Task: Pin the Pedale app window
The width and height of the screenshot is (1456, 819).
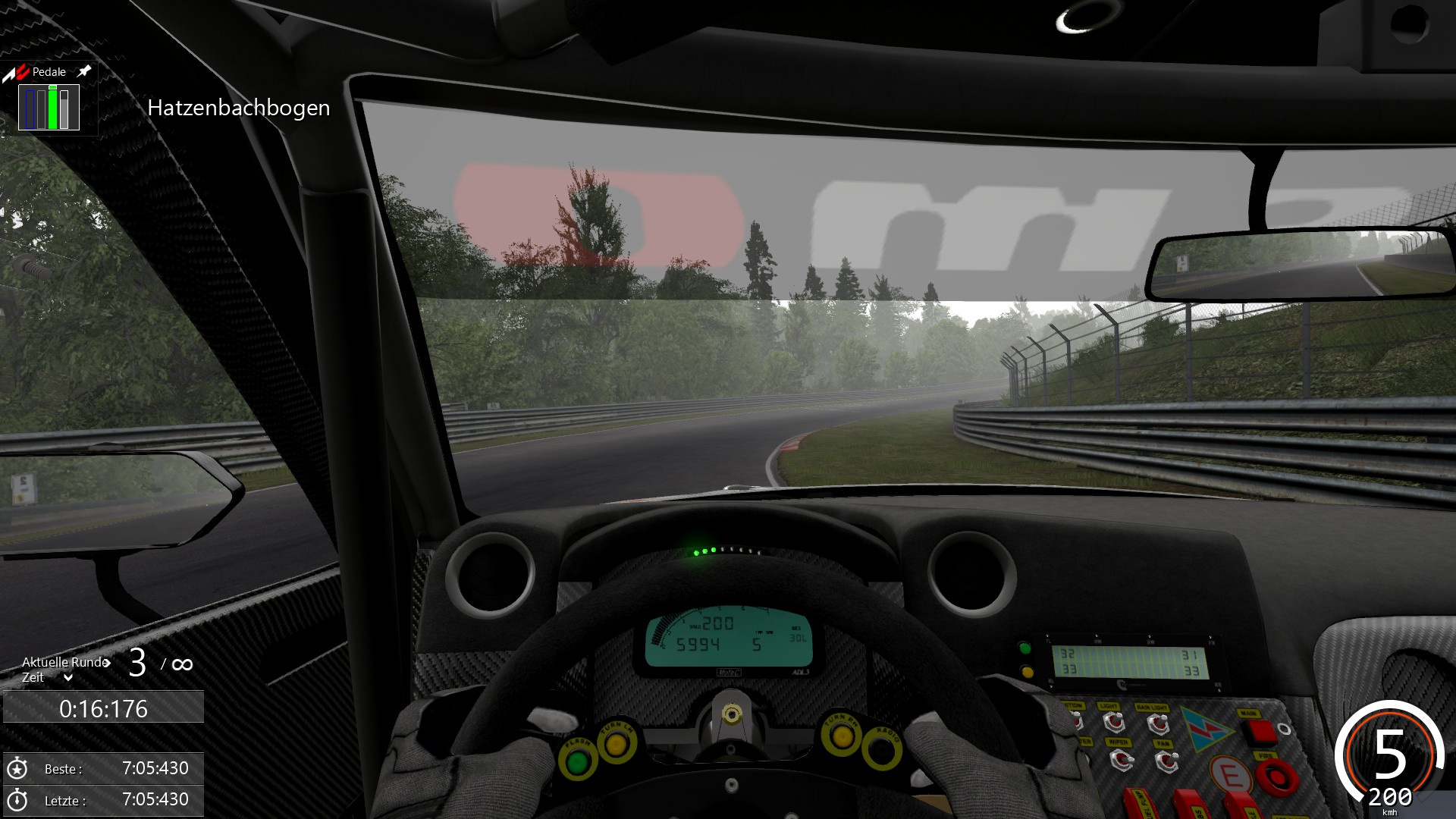Action: tap(84, 71)
